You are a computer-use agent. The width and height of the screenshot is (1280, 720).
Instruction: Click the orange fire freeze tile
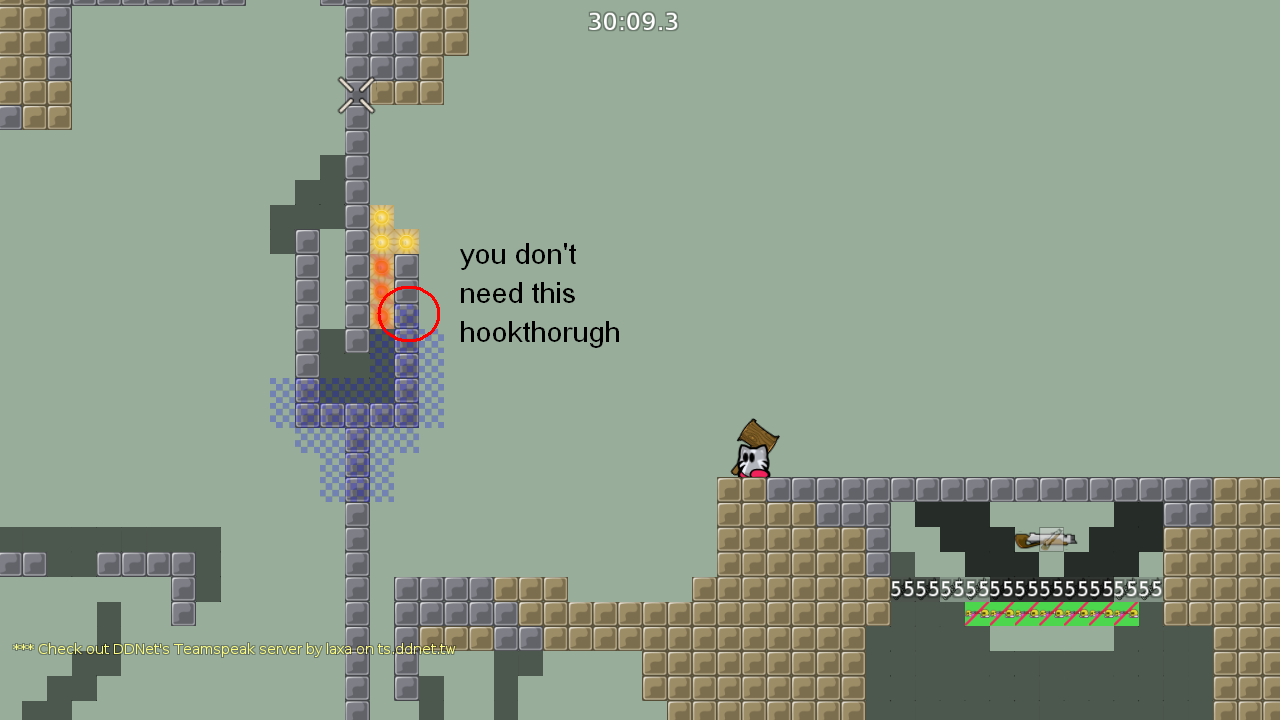380,267
